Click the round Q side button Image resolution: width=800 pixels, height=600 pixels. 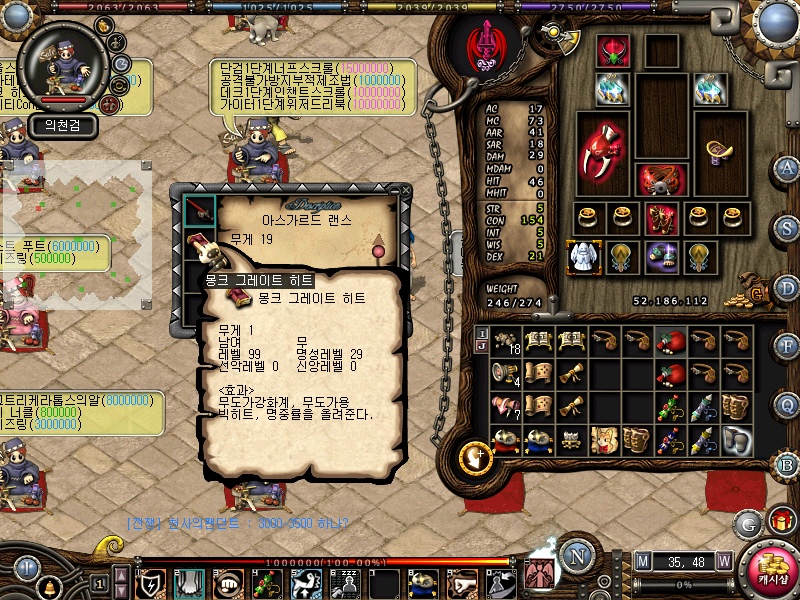click(x=789, y=404)
